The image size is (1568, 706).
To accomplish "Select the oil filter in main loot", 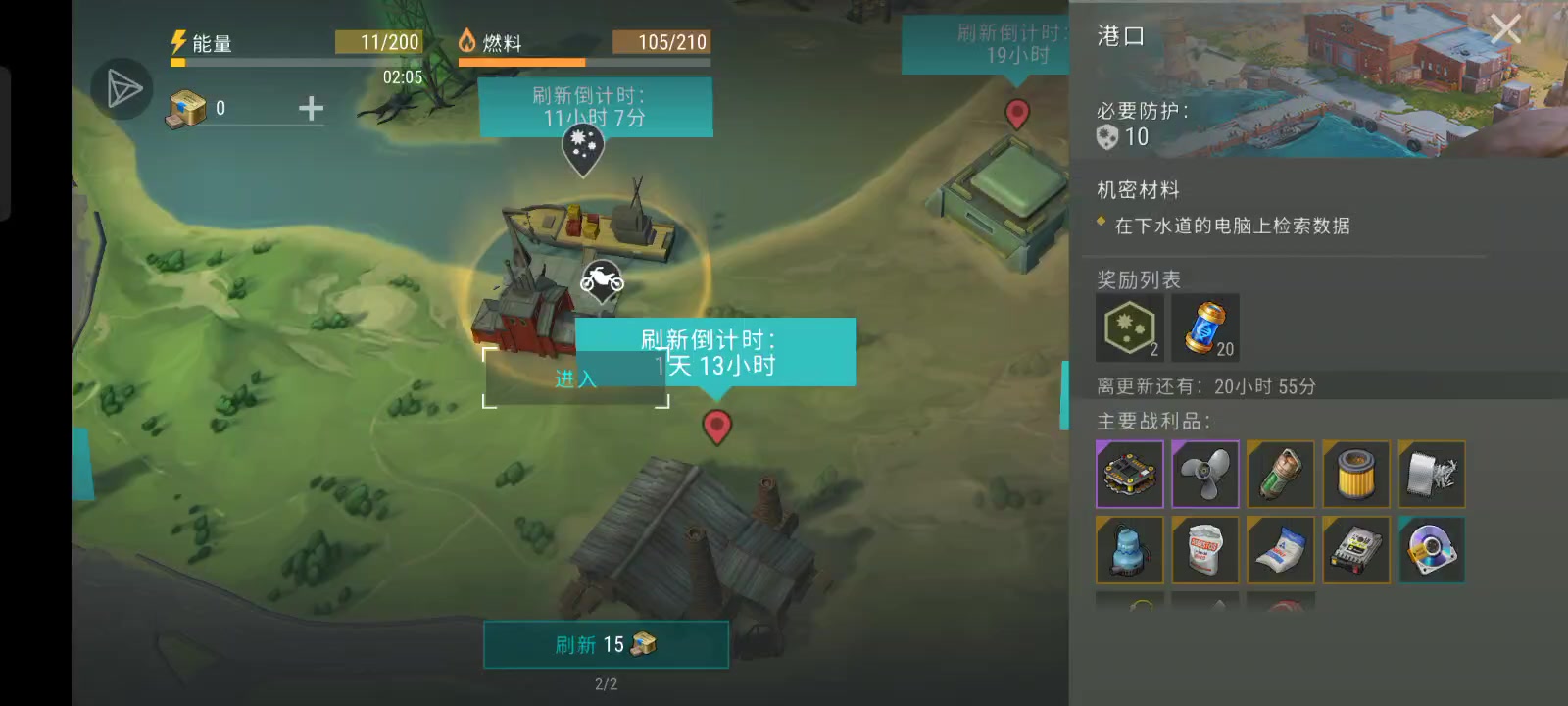I will tap(1356, 475).
